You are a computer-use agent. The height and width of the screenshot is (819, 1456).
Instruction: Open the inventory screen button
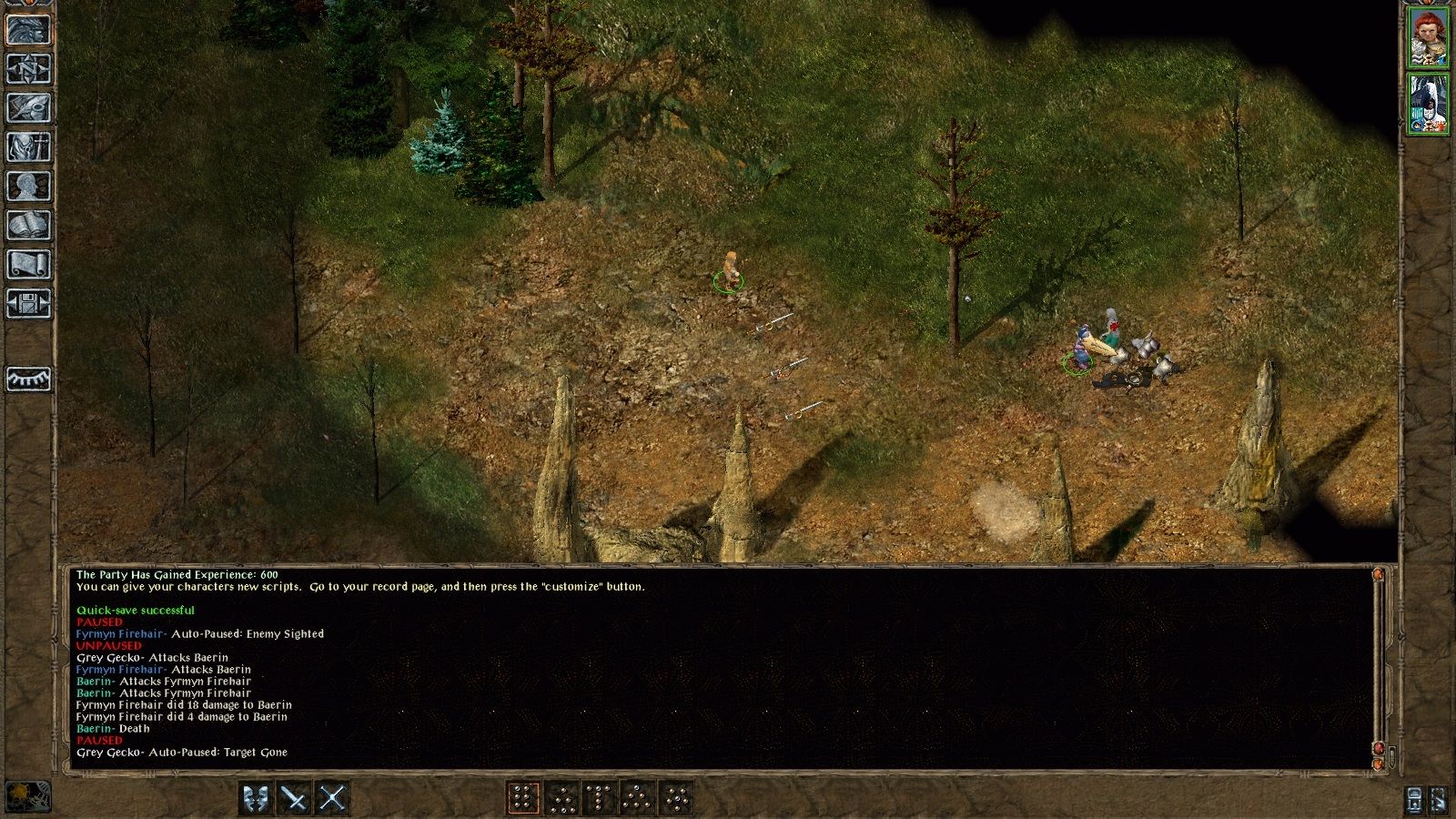click(x=28, y=147)
